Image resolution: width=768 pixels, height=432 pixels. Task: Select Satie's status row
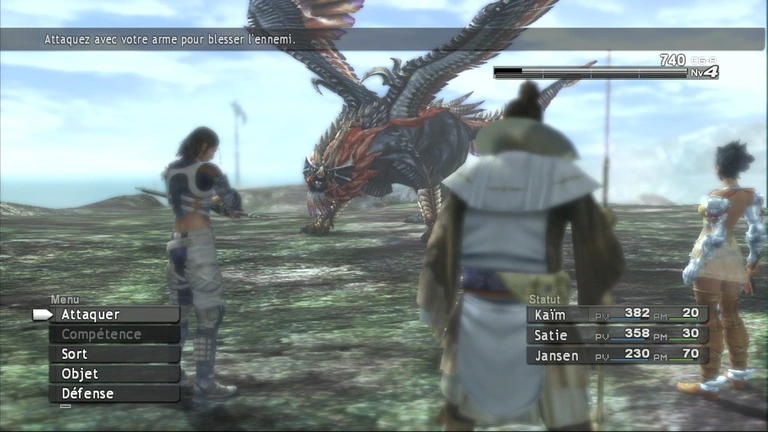(x=617, y=334)
